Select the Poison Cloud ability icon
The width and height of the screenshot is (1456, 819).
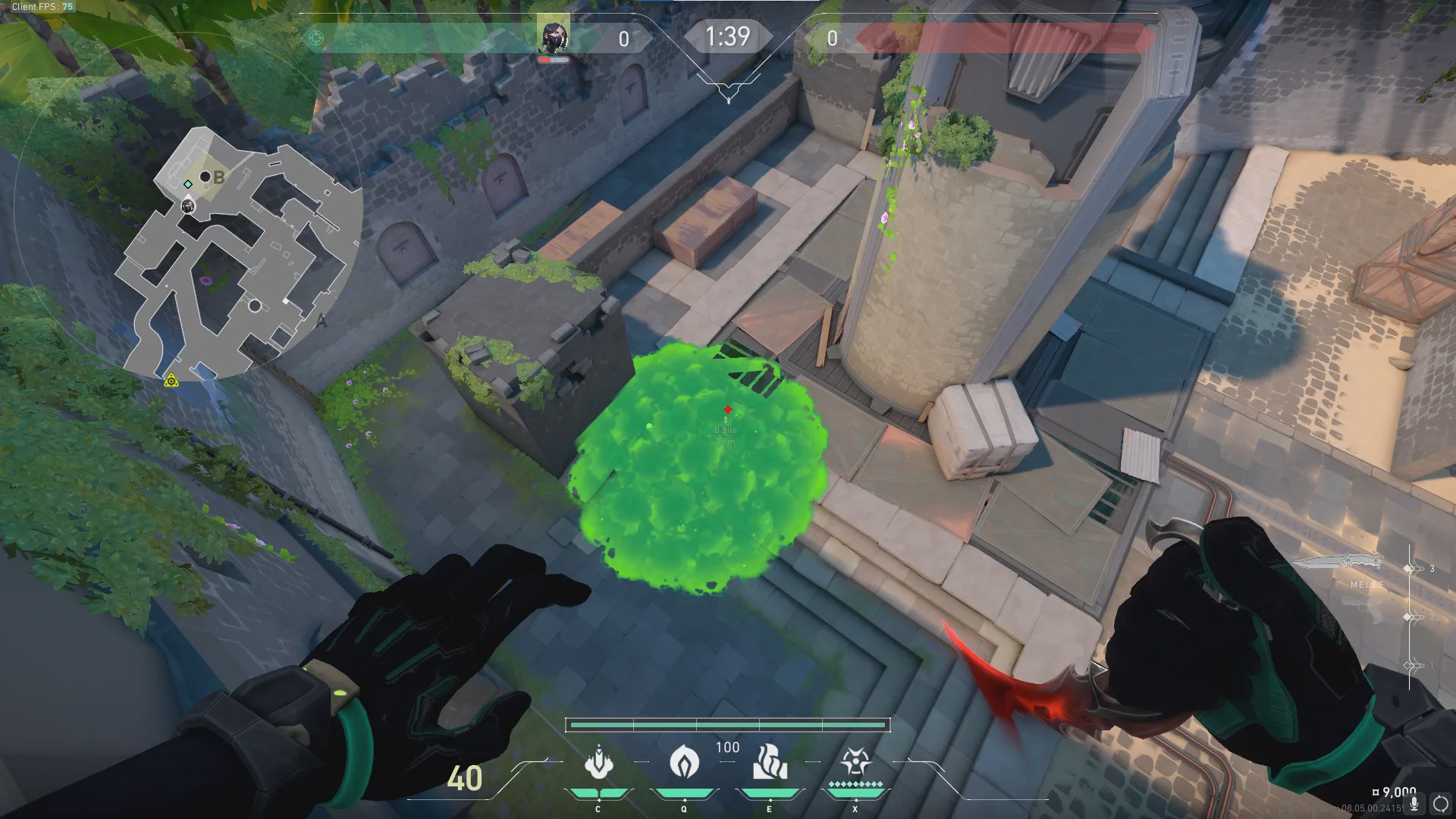pyautogui.click(x=684, y=761)
